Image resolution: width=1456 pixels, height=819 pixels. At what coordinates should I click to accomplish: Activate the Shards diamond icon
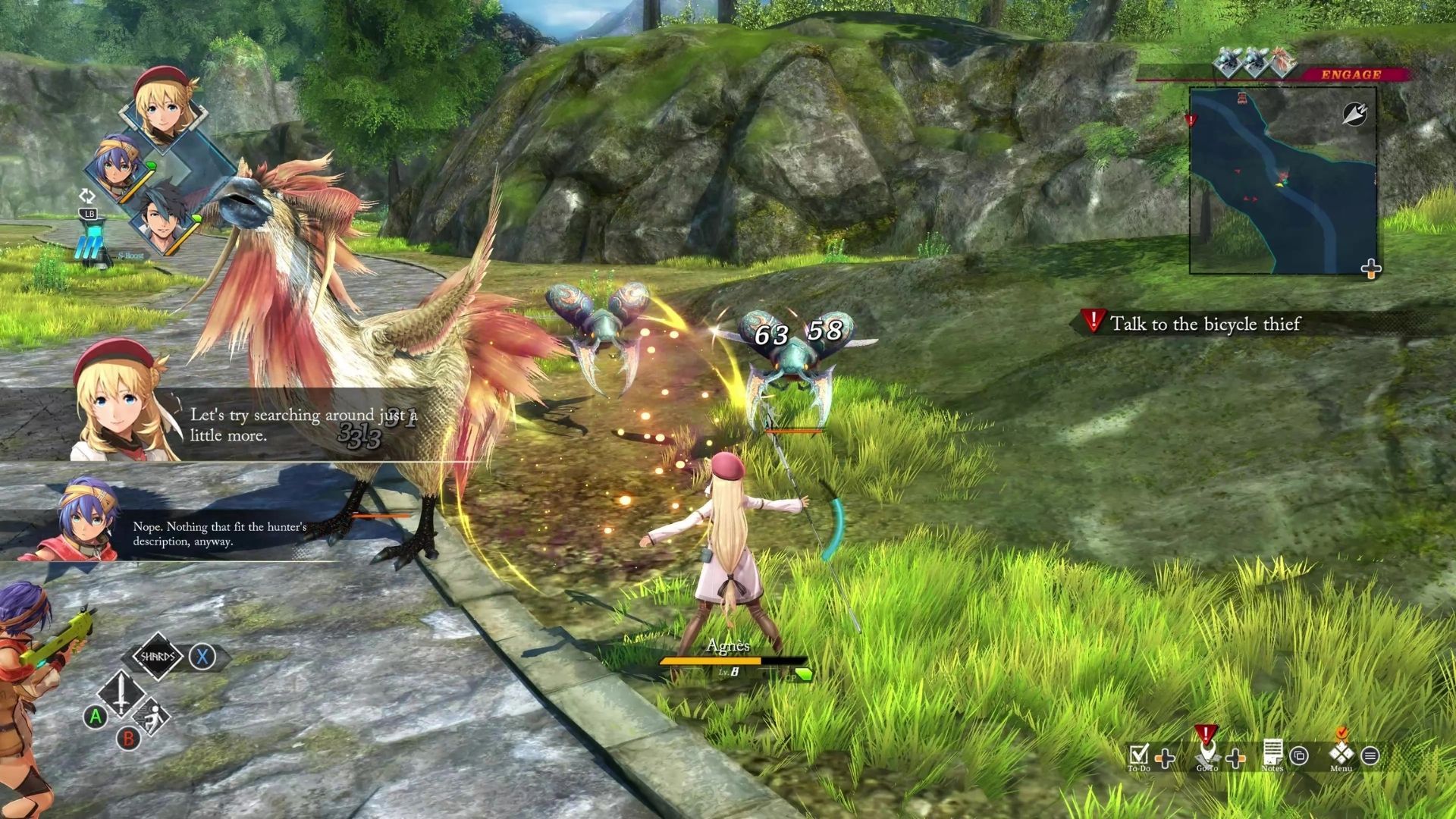tap(158, 656)
